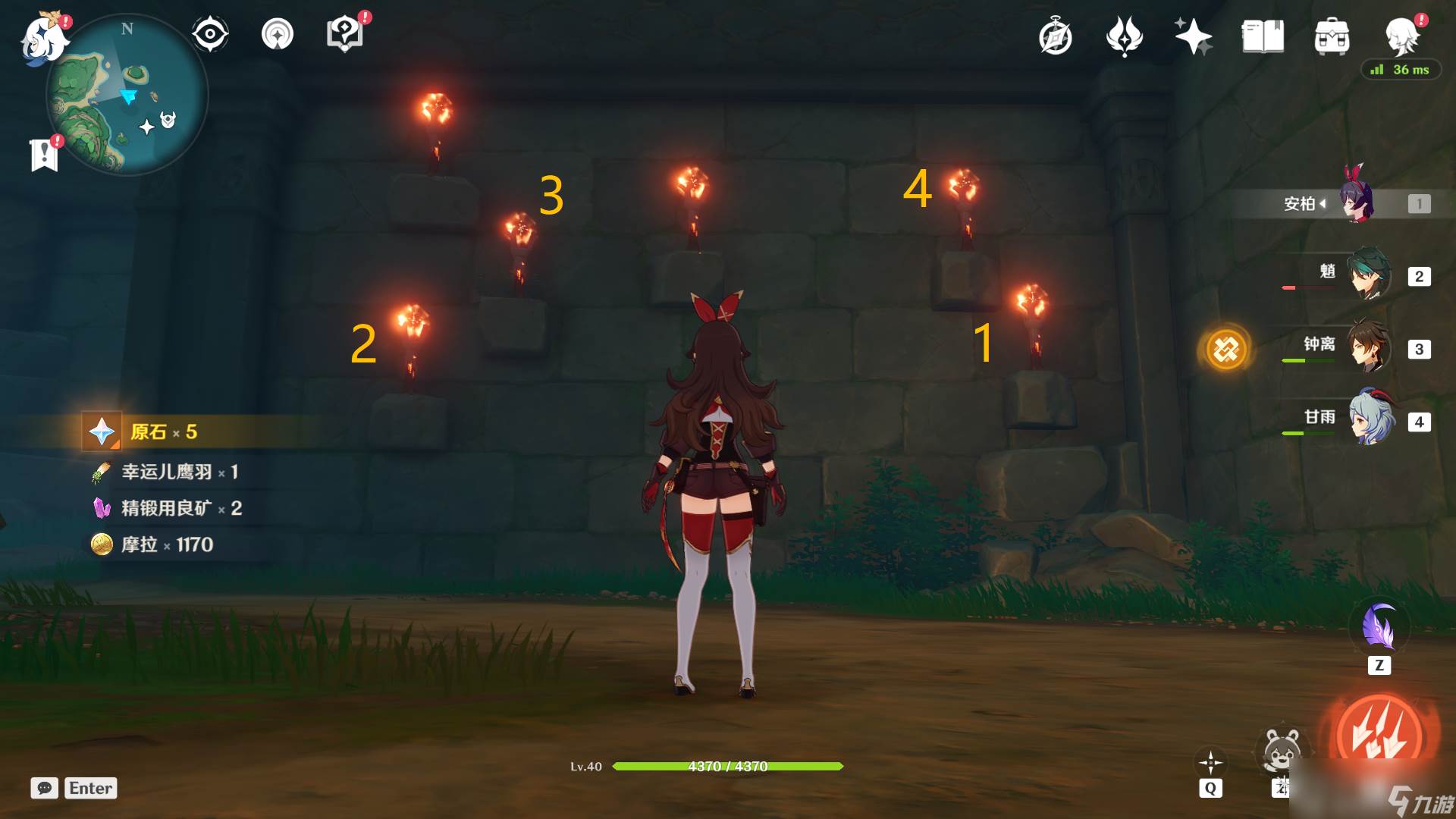Open the character profile icon
Viewport: 1456px width, 819px height.
click(x=1401, y=36)
